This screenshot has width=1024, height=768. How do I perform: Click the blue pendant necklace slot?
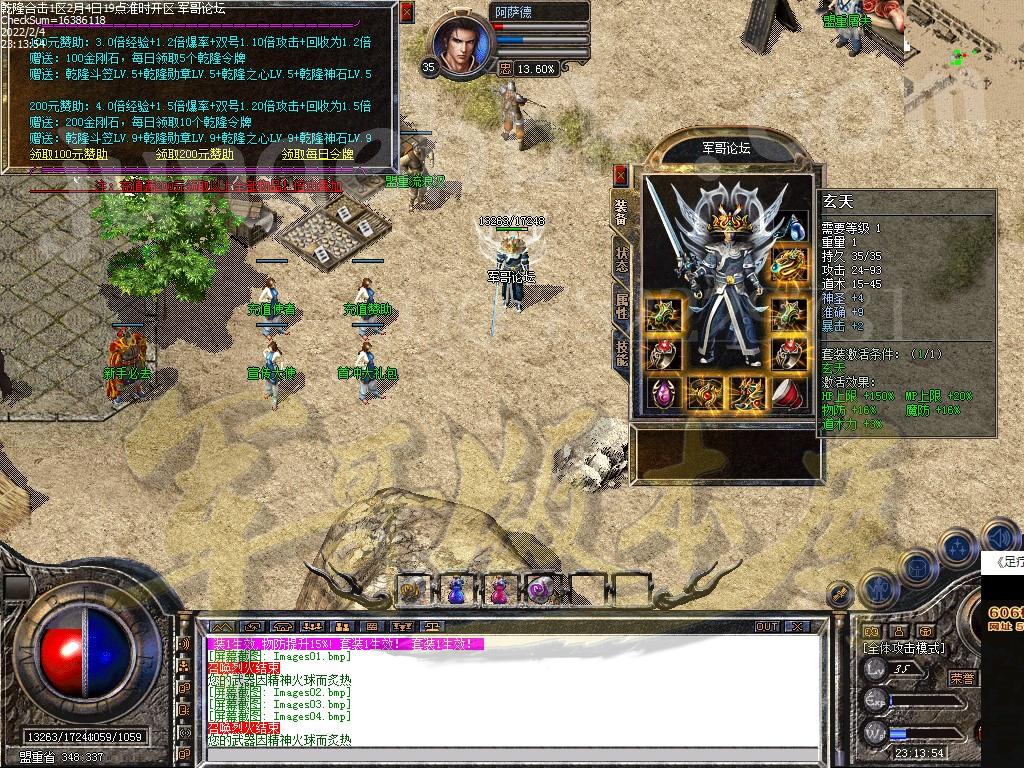pyautogui.click(x=793, y=229)
